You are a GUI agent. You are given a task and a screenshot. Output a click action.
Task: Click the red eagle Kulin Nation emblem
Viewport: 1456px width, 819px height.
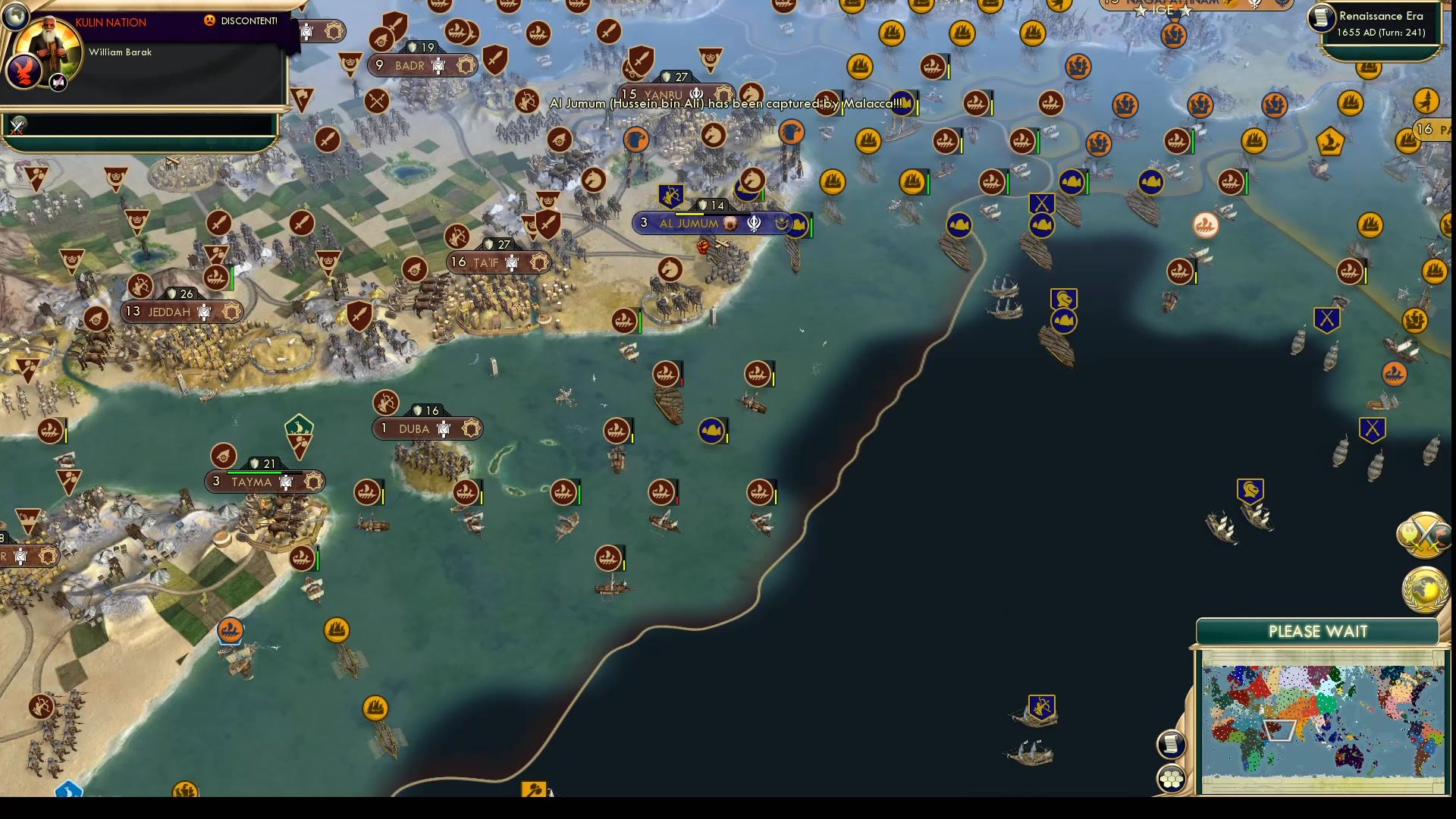point(25,71)
